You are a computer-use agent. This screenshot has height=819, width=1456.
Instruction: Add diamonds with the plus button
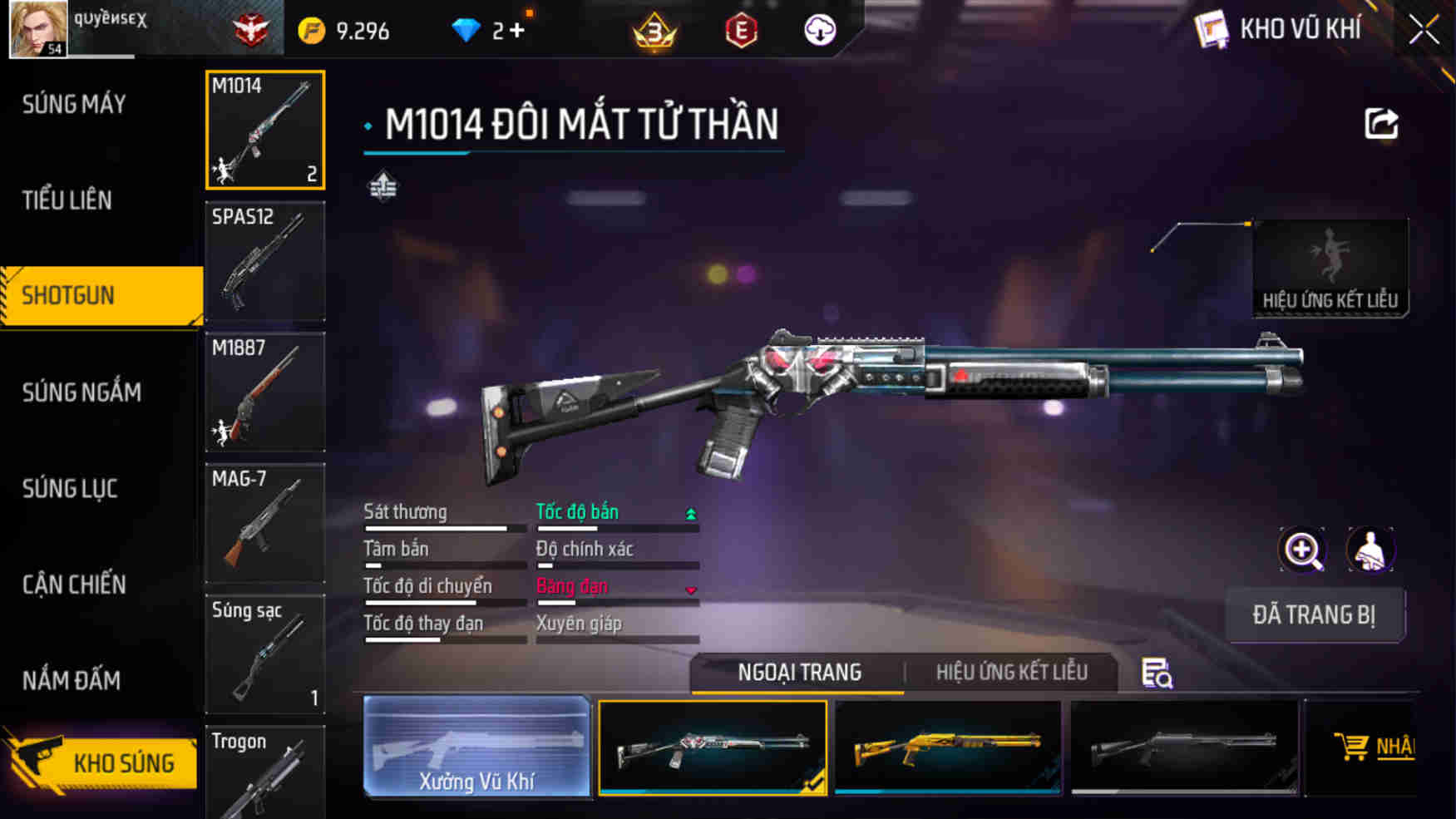[x=517, y=31]
